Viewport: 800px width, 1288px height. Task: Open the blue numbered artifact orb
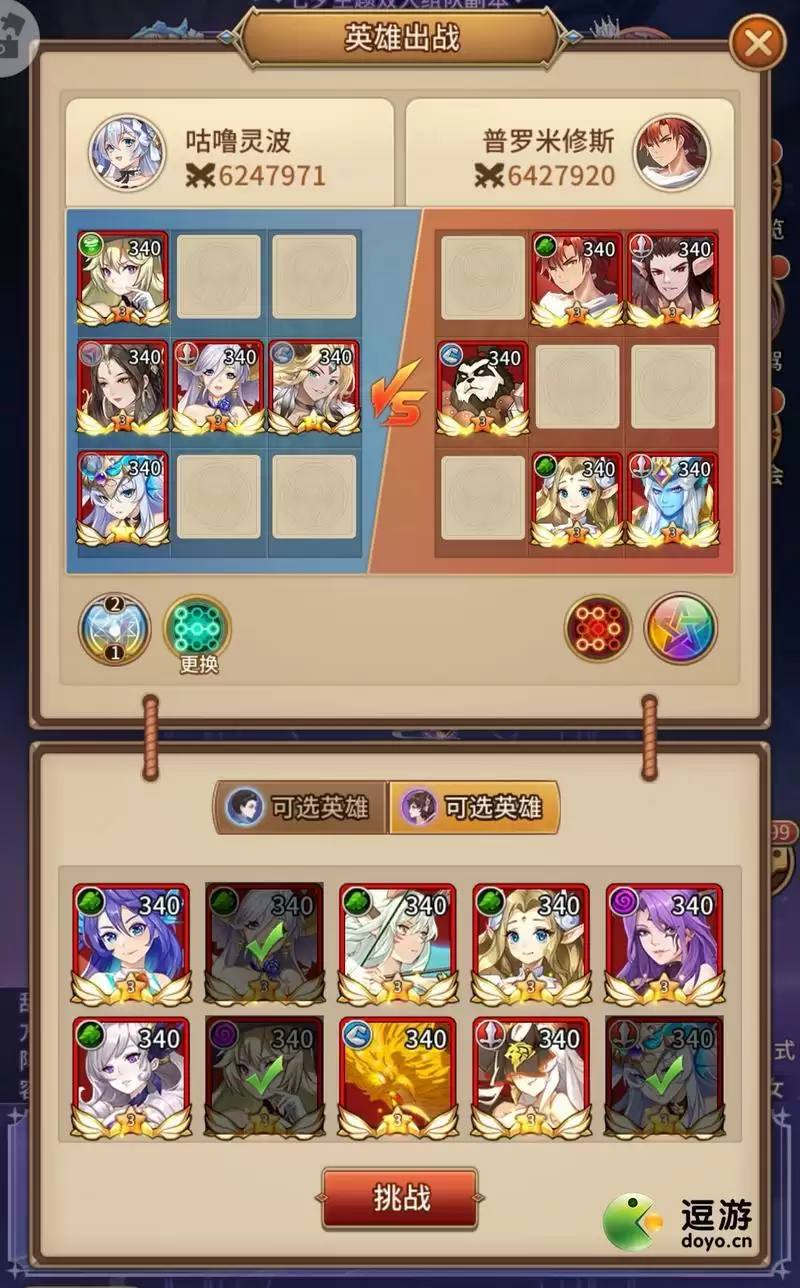[x=114, y=629]
